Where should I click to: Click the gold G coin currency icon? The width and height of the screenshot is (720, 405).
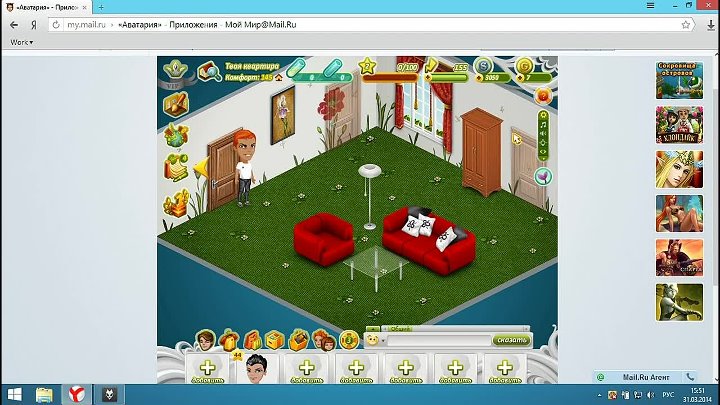click(525, 68)
